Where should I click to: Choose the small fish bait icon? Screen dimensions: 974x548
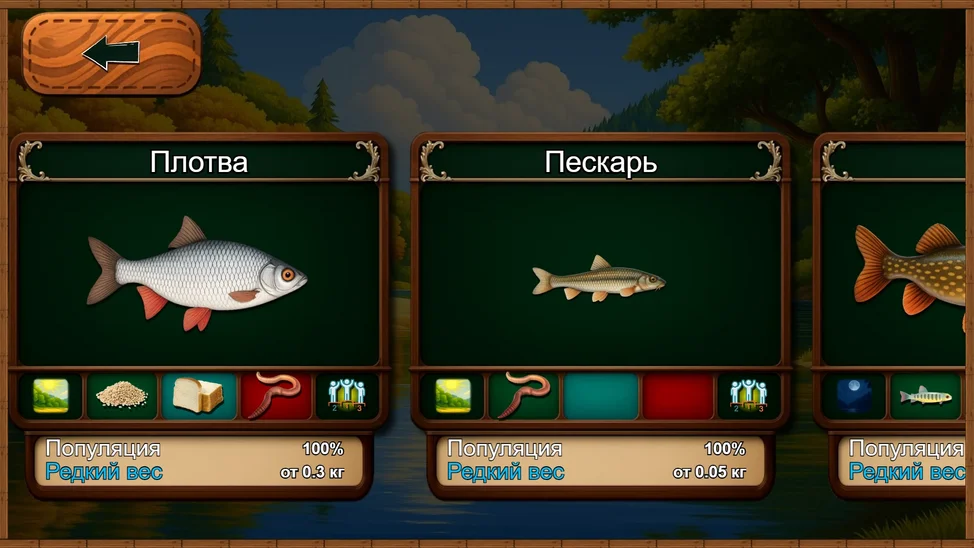click(x=925, y=397)
